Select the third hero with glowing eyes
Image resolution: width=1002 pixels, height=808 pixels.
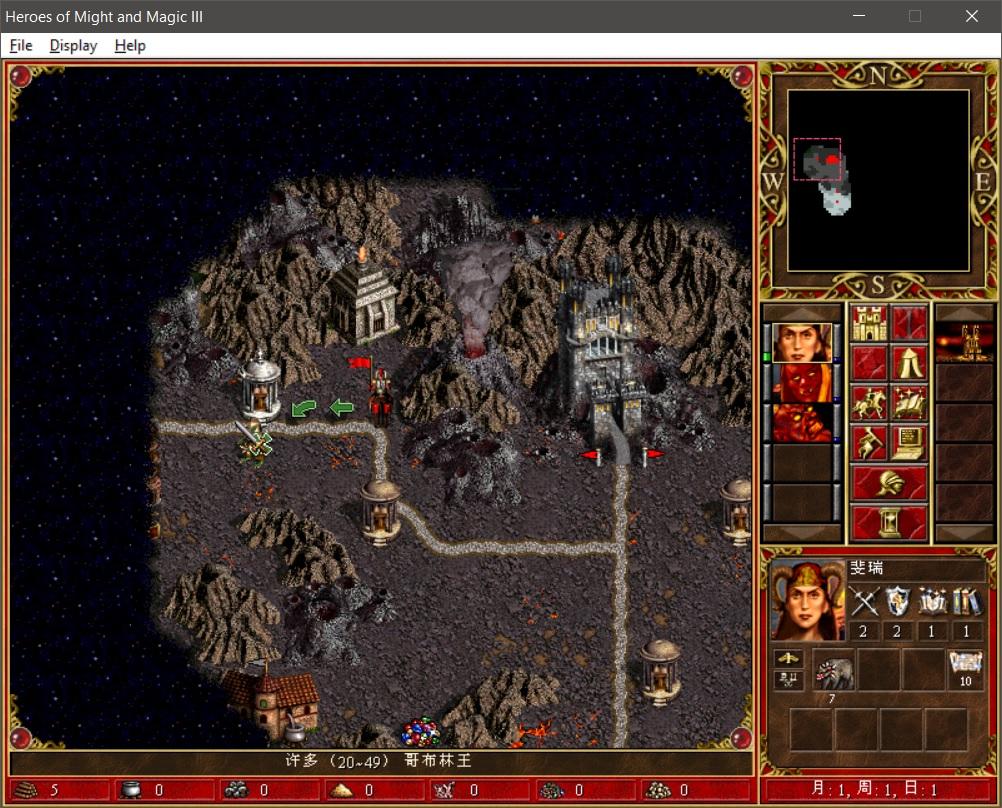click(802, 423)
